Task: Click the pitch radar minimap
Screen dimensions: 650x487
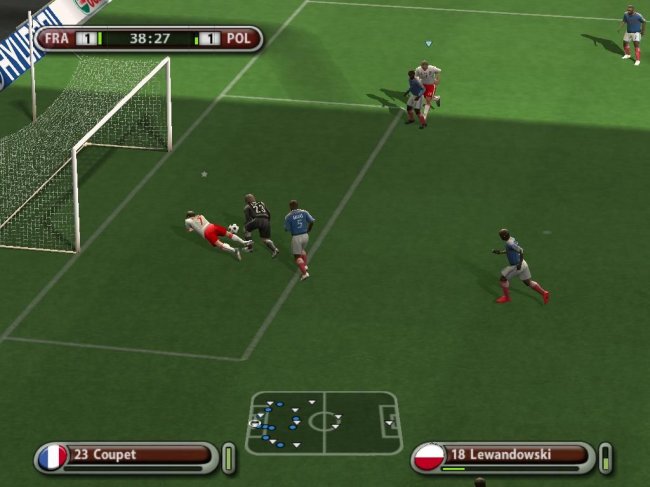Action: pos(323,422)
